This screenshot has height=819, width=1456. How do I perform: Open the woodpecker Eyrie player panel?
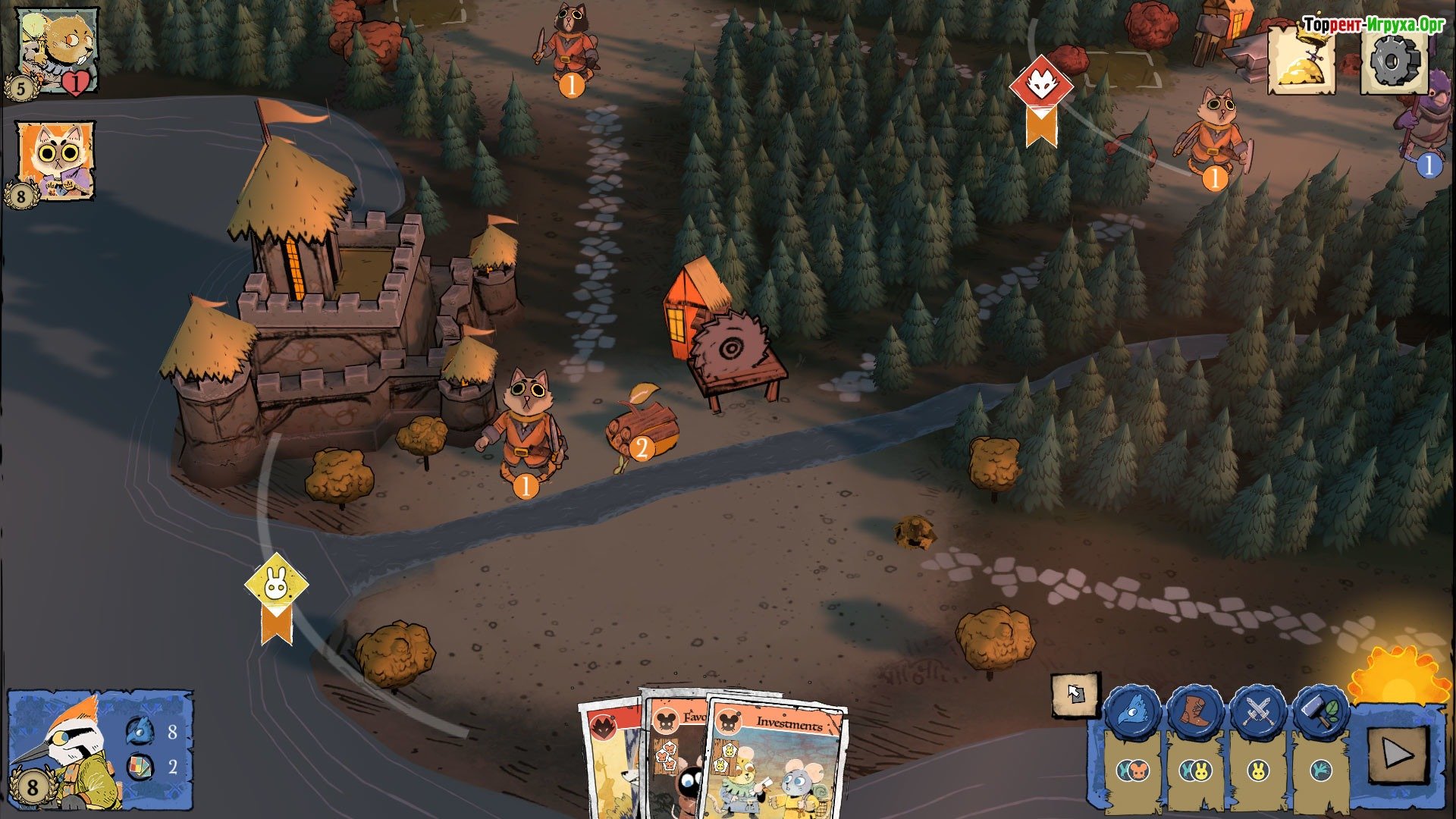(x=99, y=750)
